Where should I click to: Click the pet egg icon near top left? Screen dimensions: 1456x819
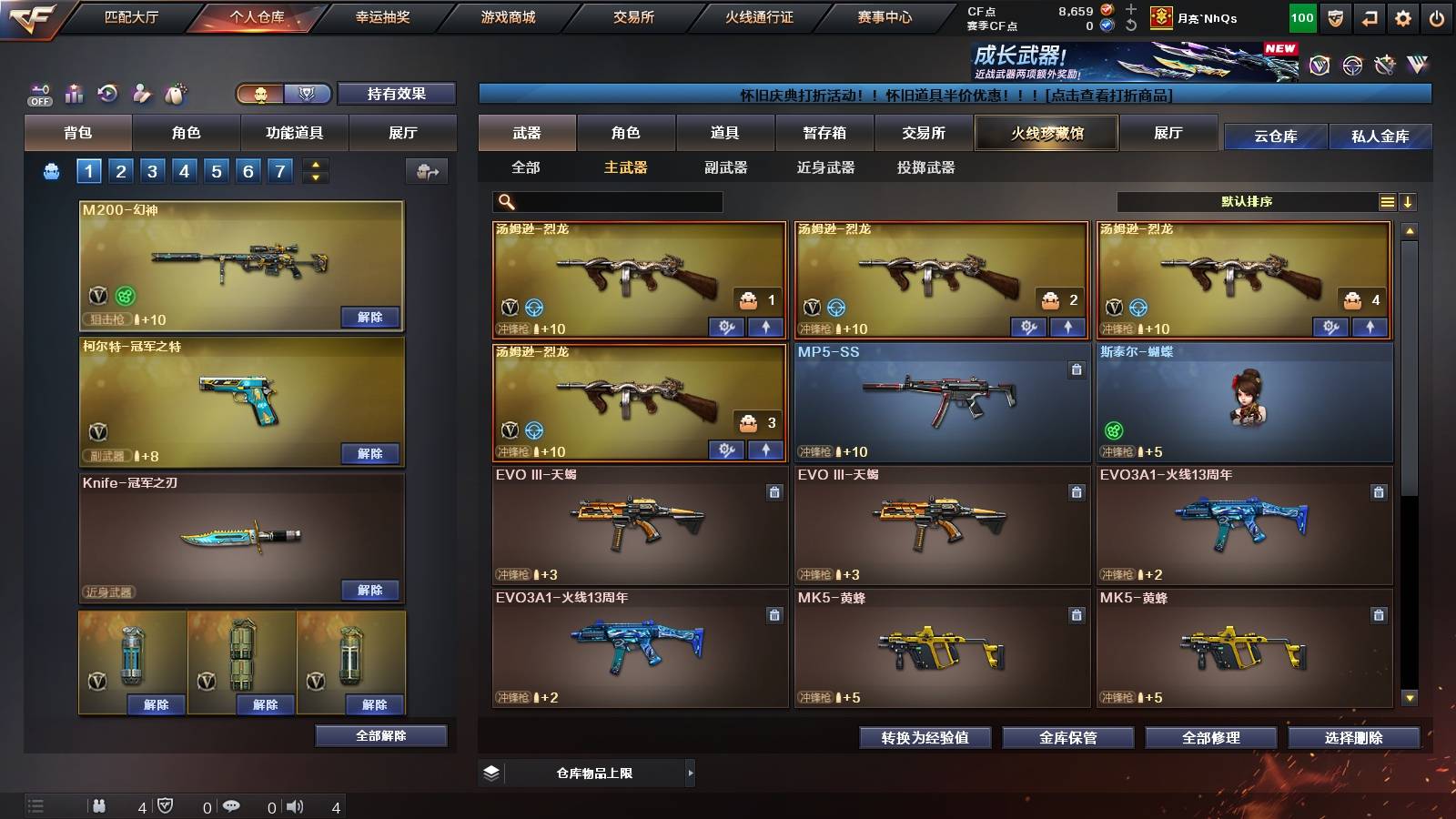177,94
